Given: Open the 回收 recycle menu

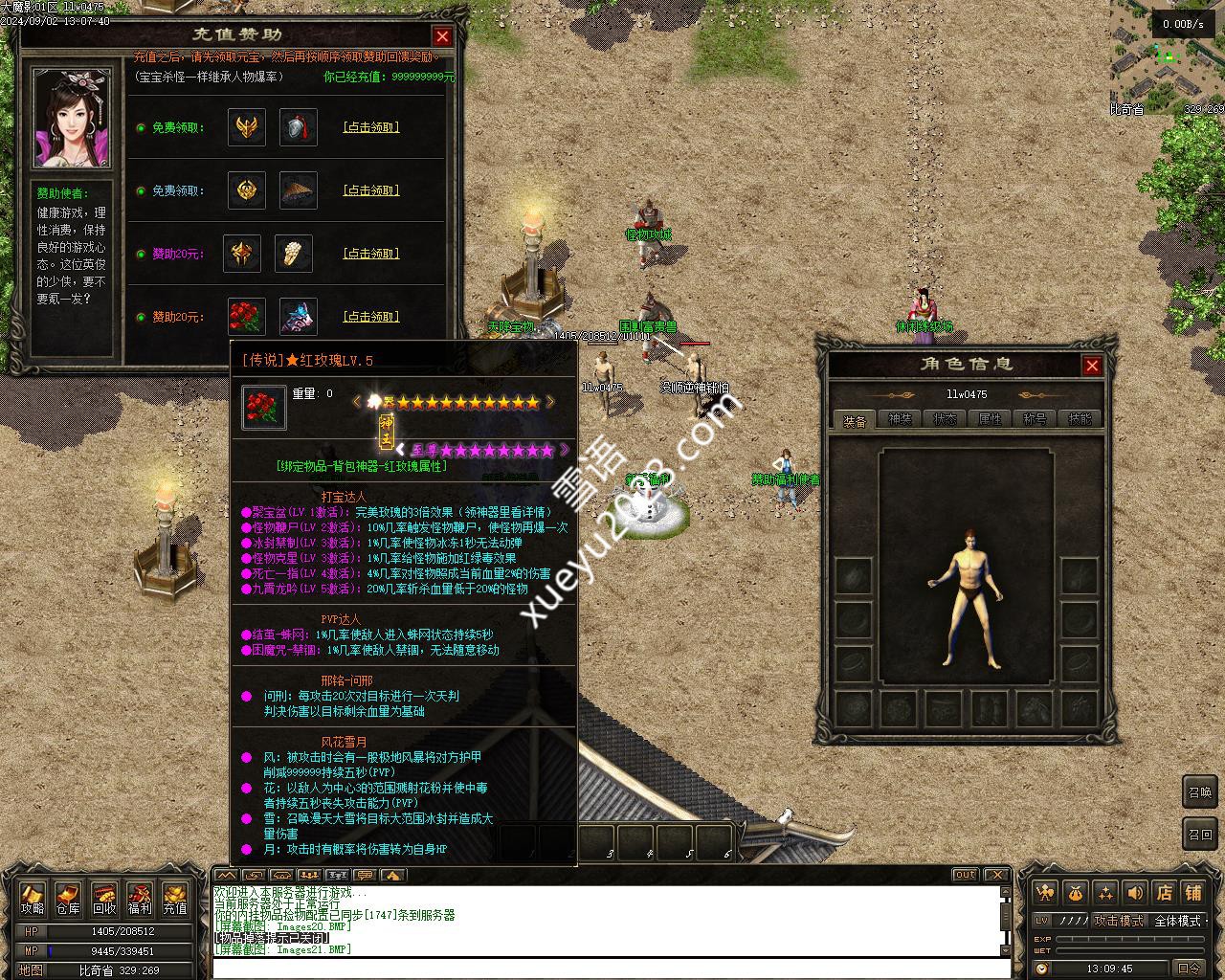Looking at the screenshot, I should coord(104,899).
